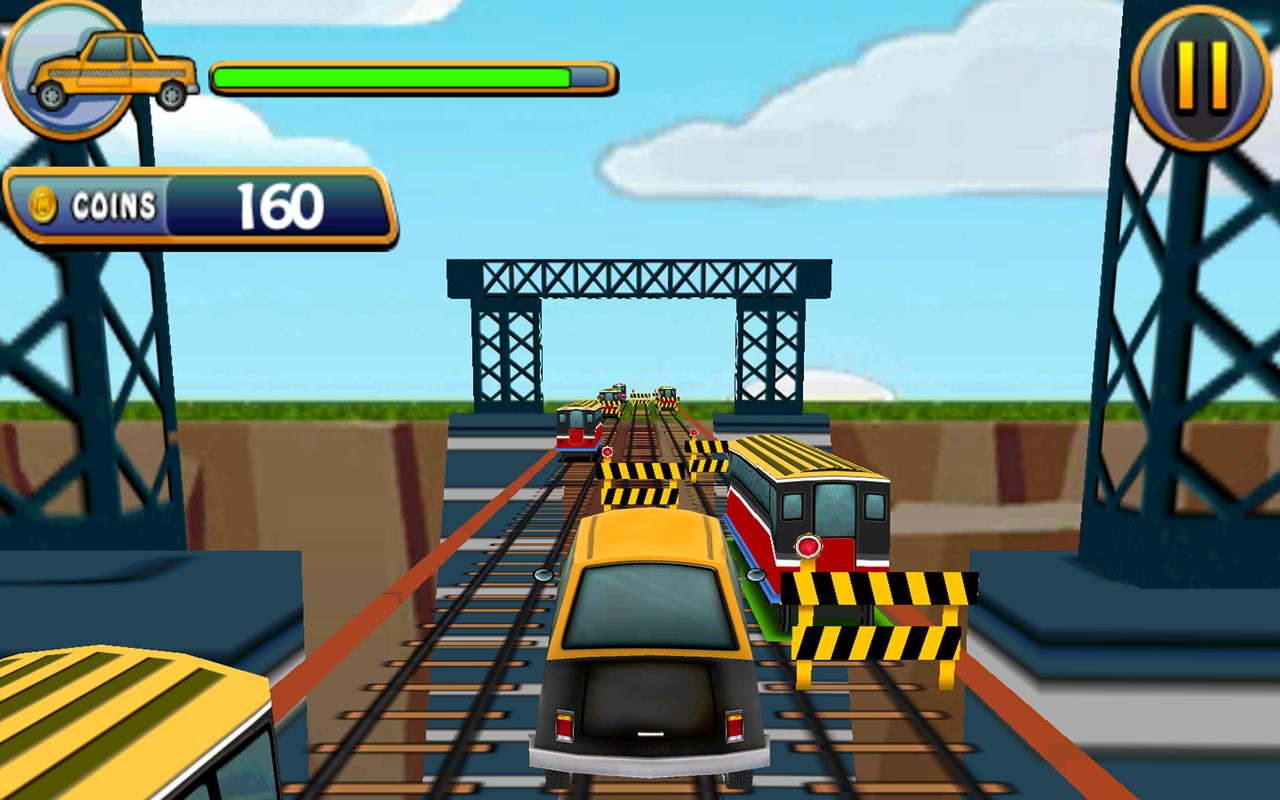Click the gold coin icon on COINS panel
The image size is (1280, 800).
(42, 205)
